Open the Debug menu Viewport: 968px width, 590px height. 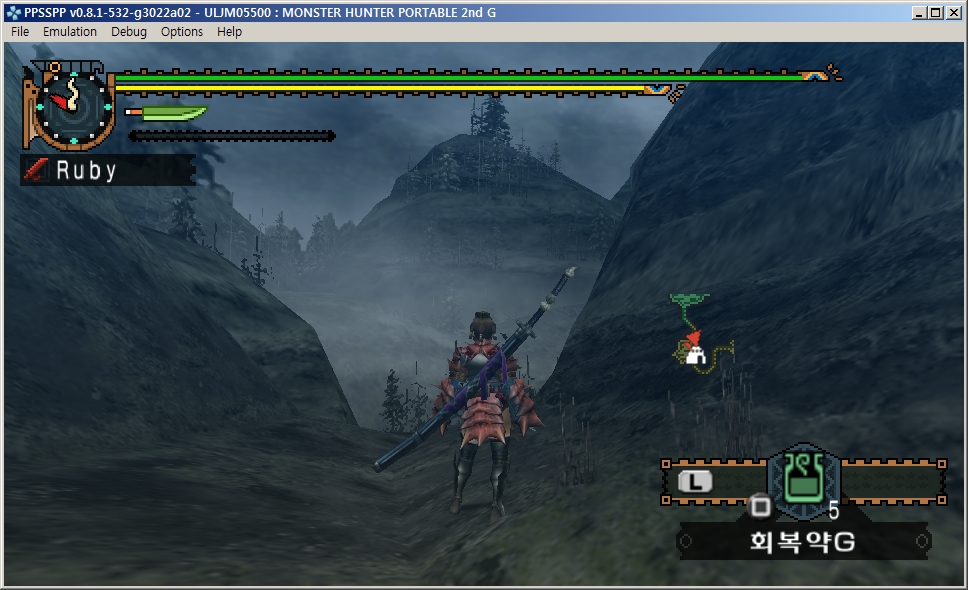[129, 32]
